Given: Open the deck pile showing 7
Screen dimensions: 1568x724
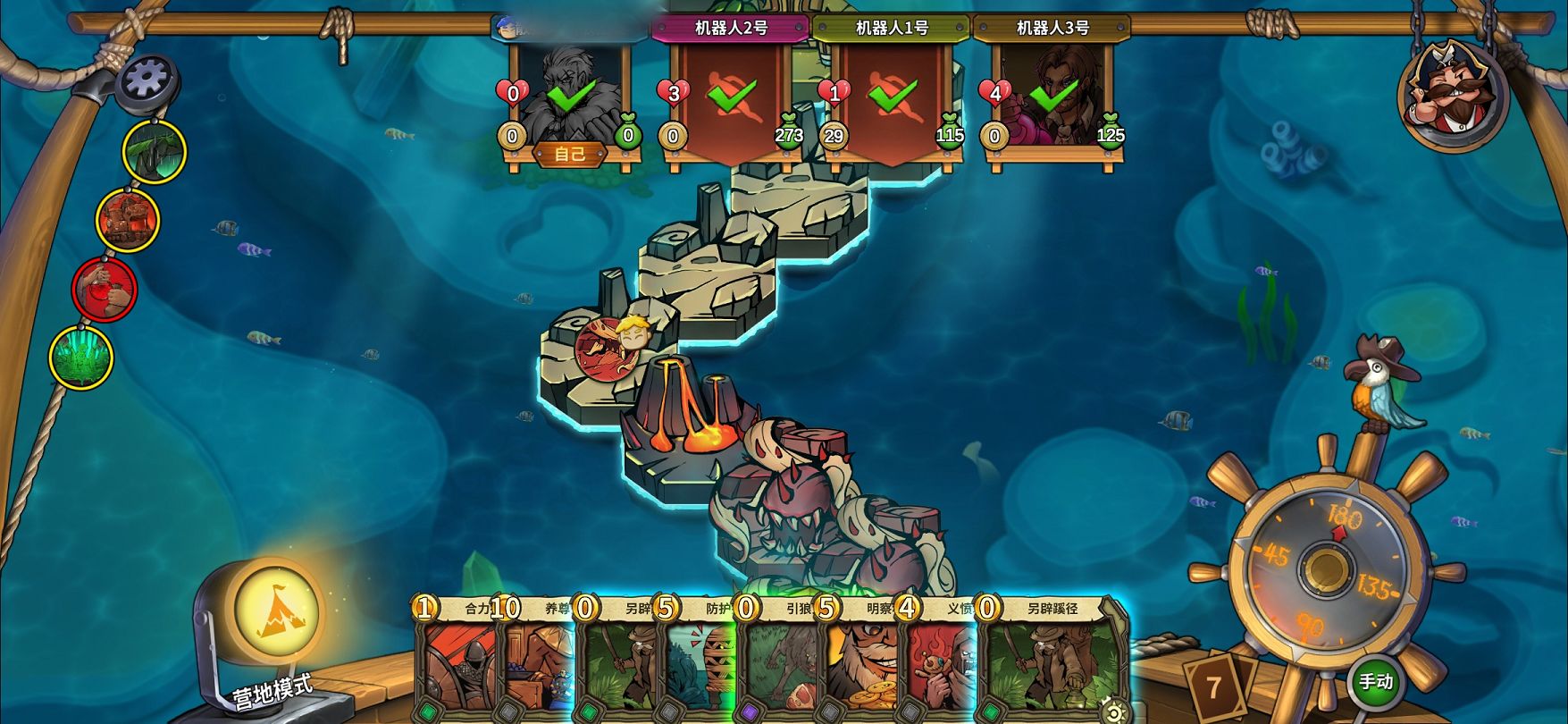Looking at the screenshot, I should coord(1214,686).
